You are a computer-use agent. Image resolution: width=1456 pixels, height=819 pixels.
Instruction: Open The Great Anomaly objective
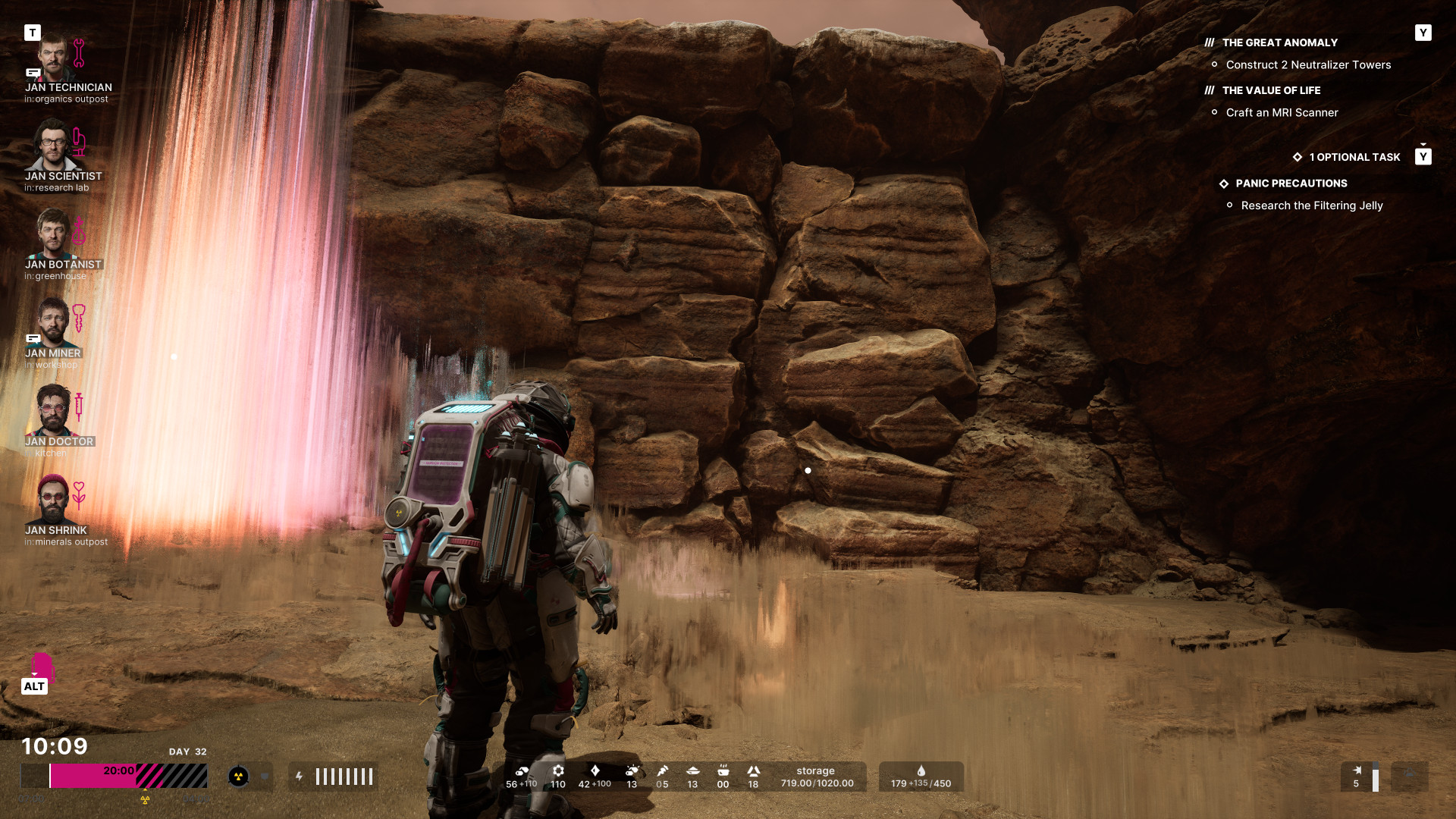tap(1279, 43)
